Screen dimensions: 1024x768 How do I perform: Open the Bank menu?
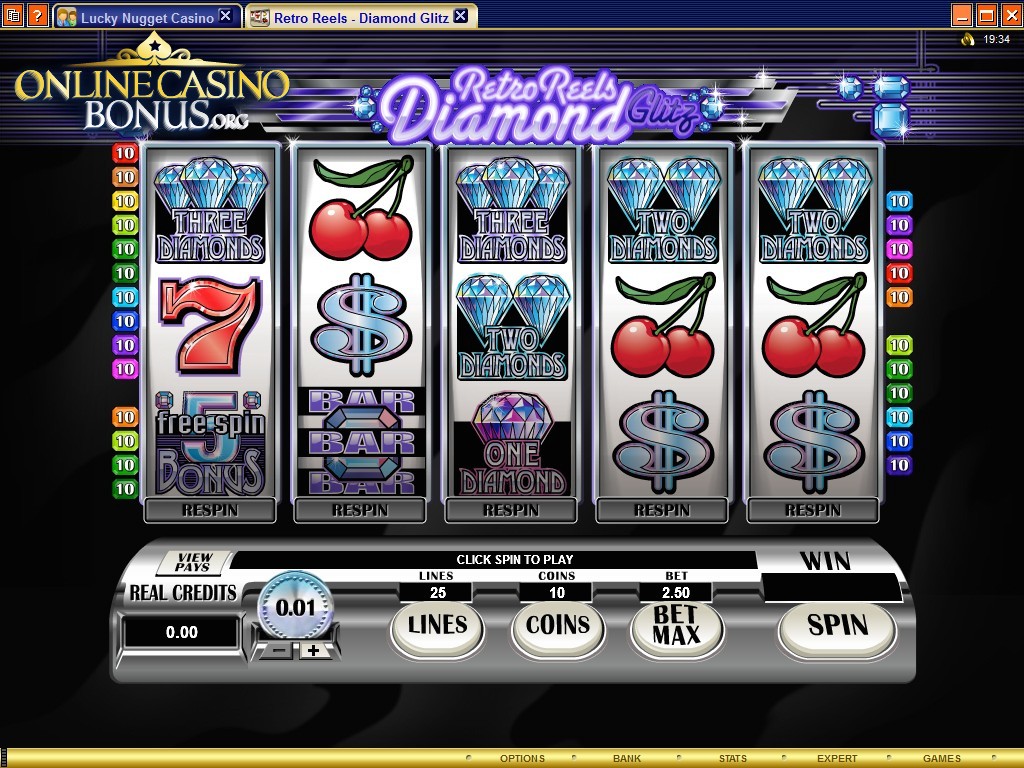(x=627, y=758)
